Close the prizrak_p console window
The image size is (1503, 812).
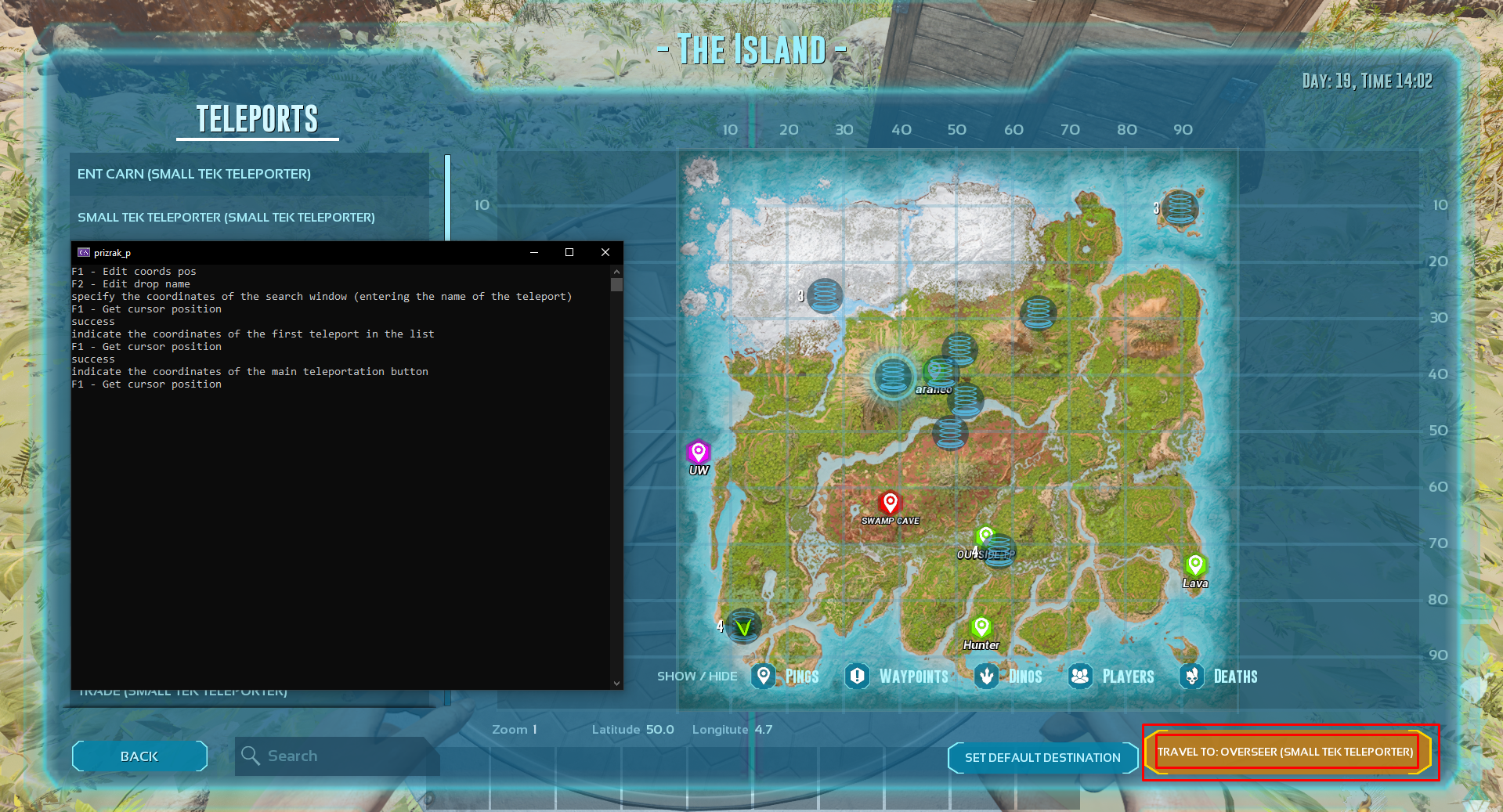coord(605,252)
